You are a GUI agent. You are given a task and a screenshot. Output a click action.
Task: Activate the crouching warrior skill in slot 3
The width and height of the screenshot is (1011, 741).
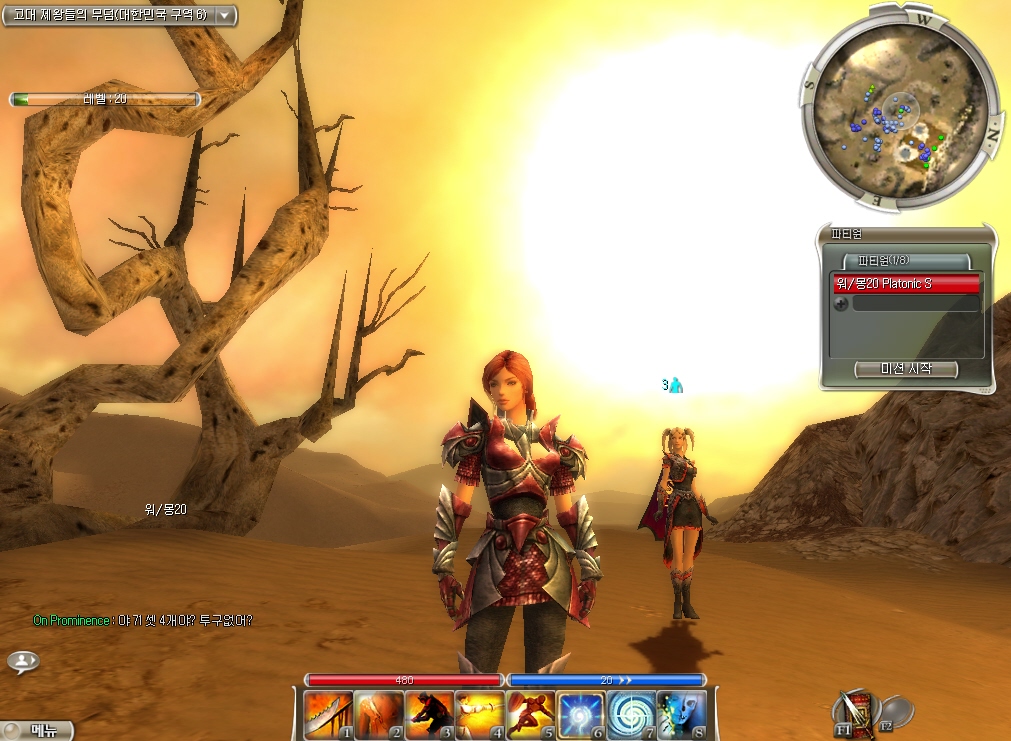coord(430,716)
